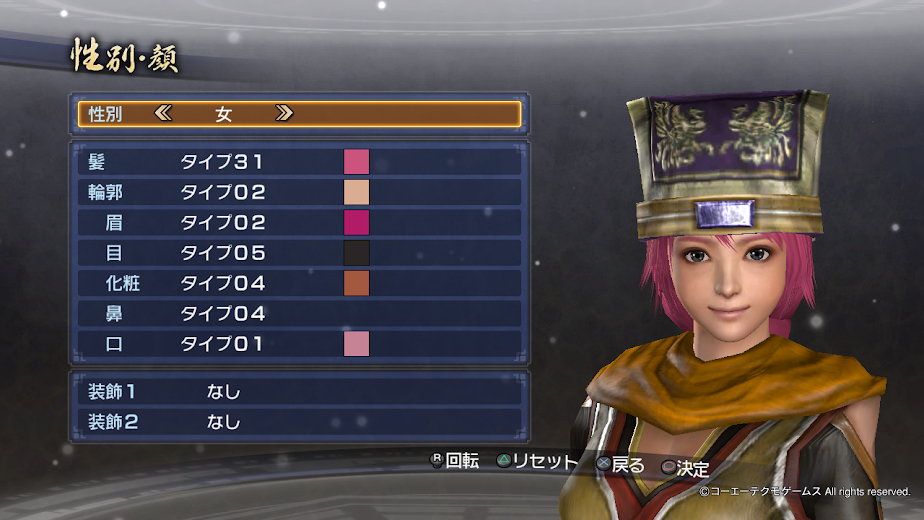
Task: Open the pink hair color swatch
Action: 356,162
